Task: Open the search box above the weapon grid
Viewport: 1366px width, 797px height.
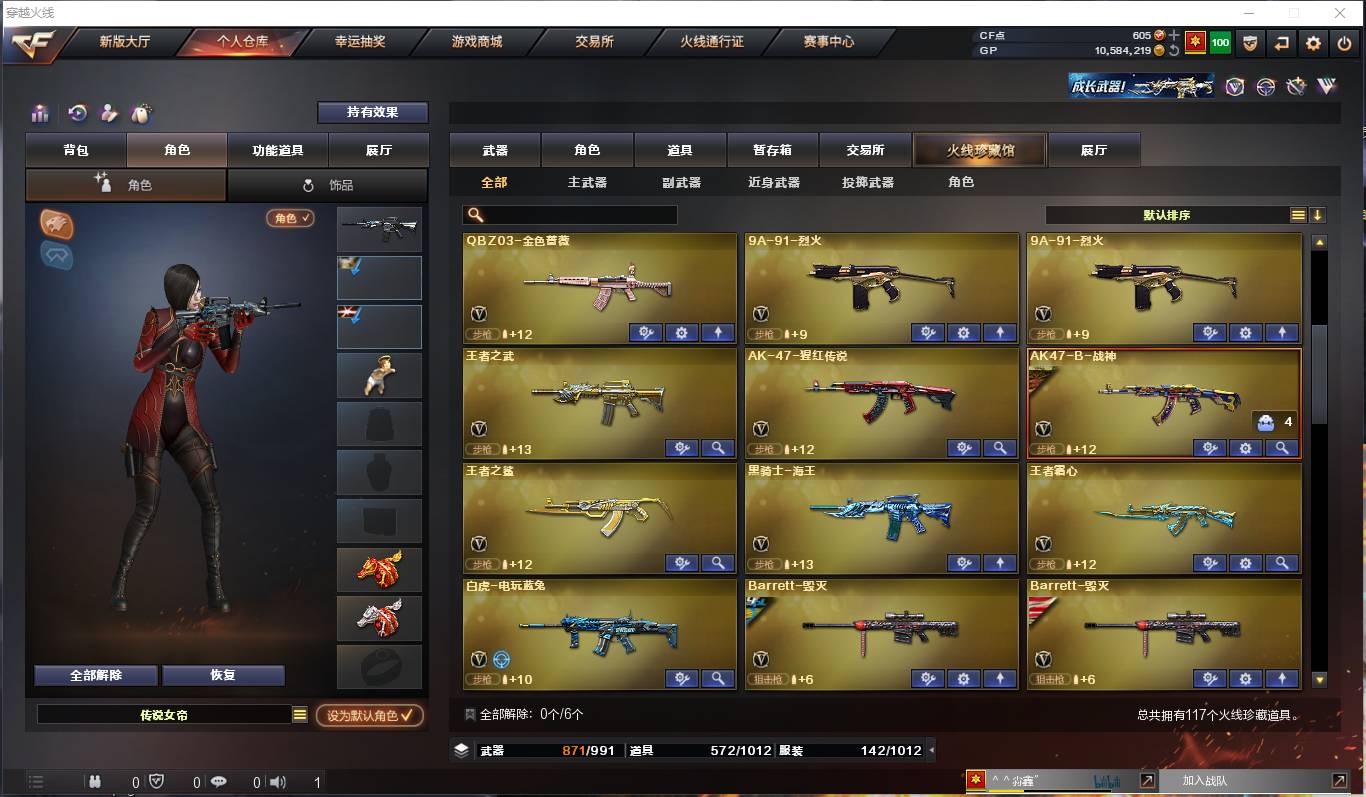Action: 570,214
